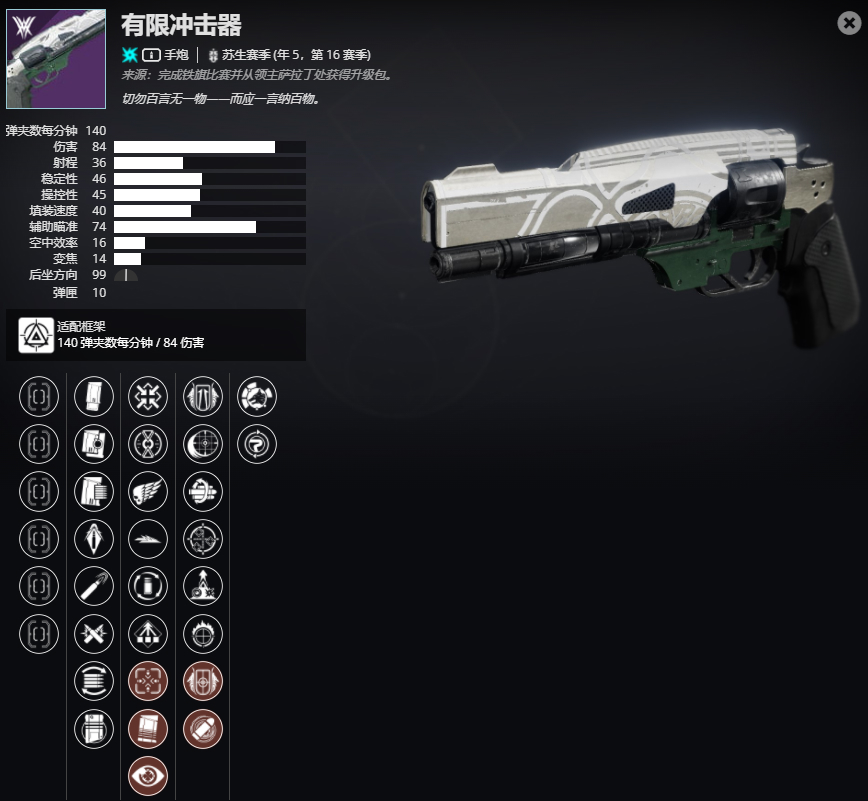The width and height of the screenshot is (868, 801).
Task: Choose the swirl-in-circle origin trait icon
Action: coord(257,442)
